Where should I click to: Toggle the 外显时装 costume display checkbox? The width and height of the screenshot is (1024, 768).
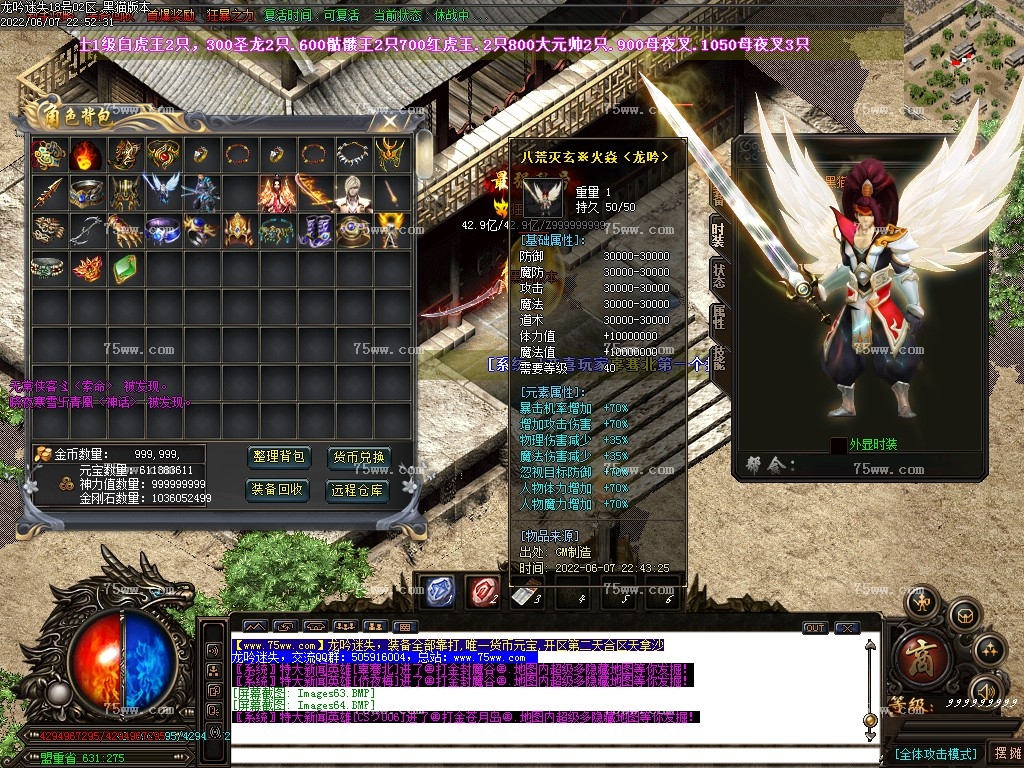(x=838, y=445)
